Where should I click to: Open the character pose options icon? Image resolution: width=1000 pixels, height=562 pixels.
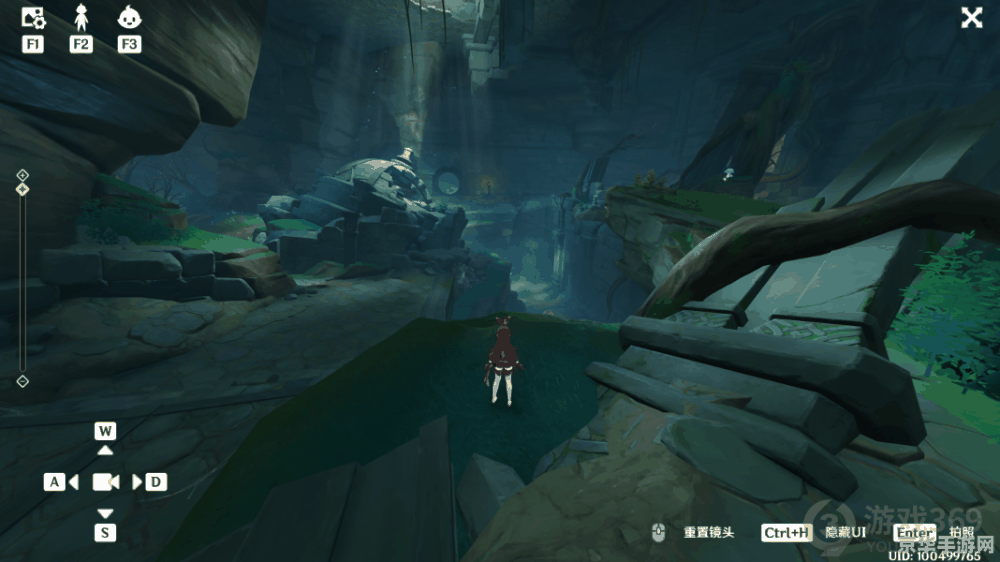tap(81, 17)
